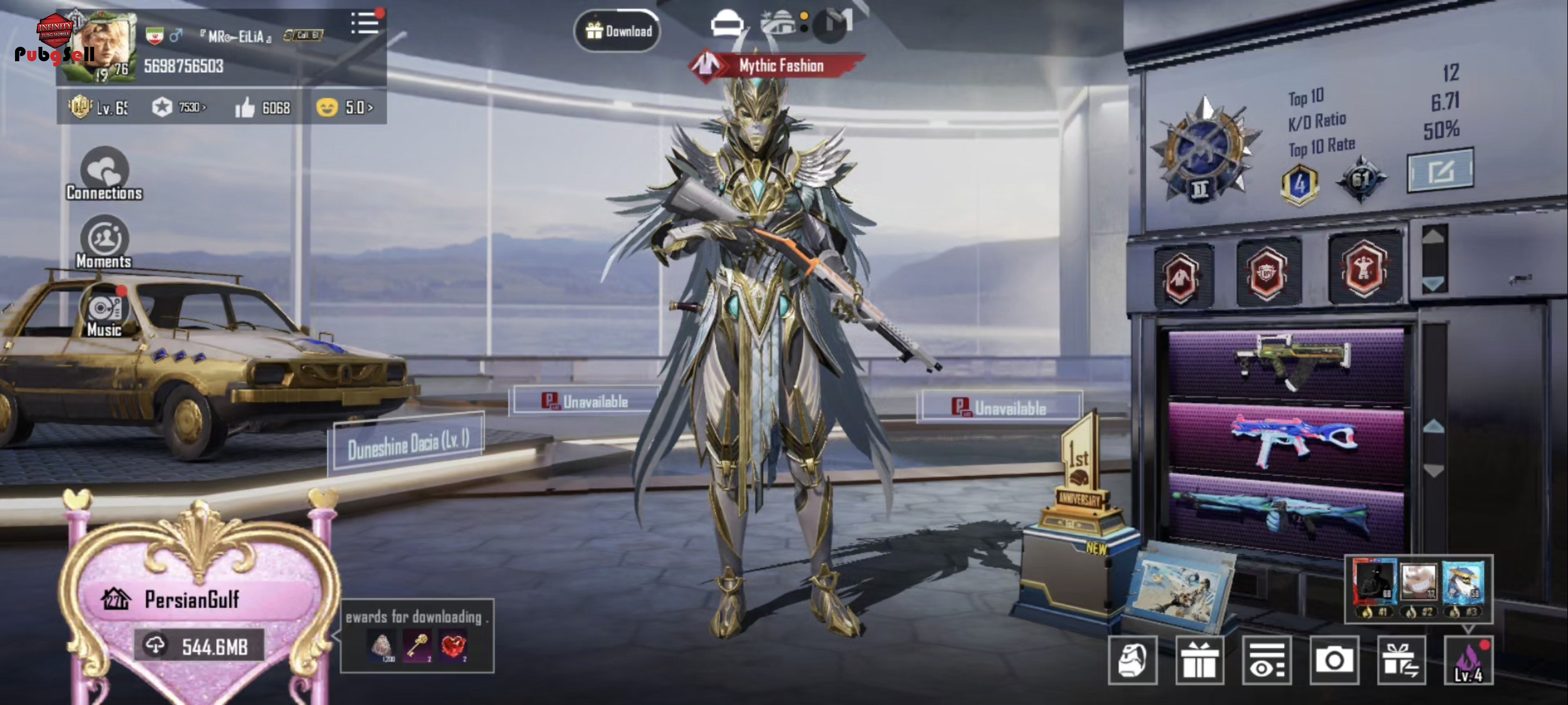Edit the stats card with the pencil button
Viewport: 1568px width, 705px height.
(1440, 171)
